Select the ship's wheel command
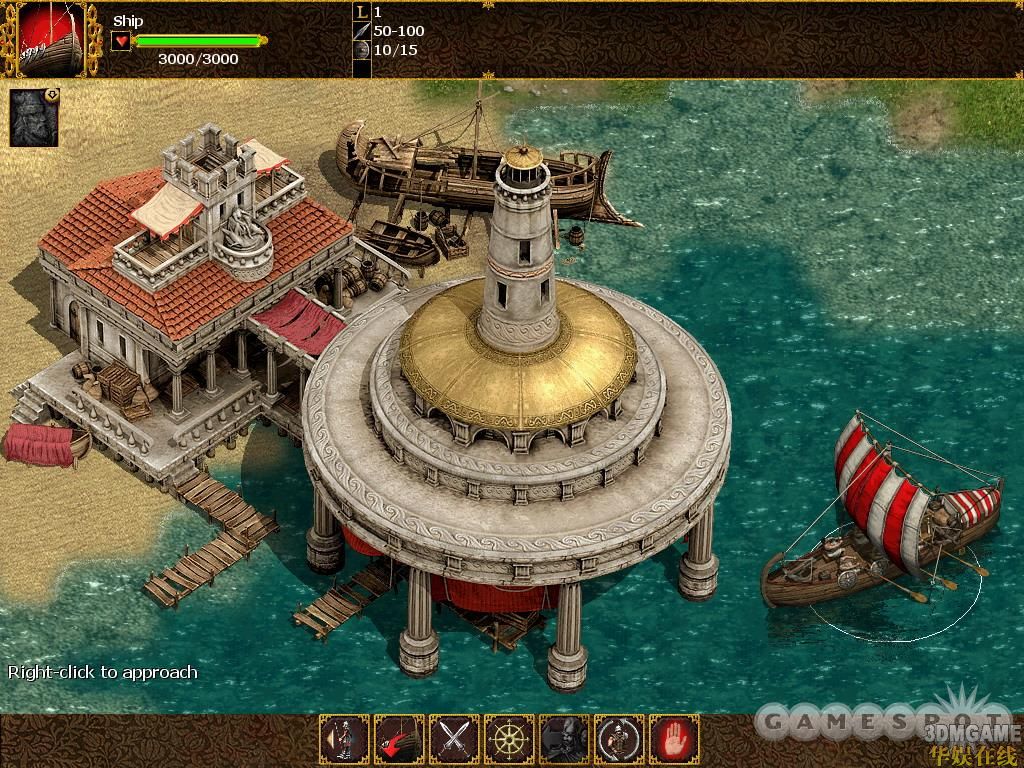The height and width of the screenshot is (768, 1024). click(x=509, y=740)
